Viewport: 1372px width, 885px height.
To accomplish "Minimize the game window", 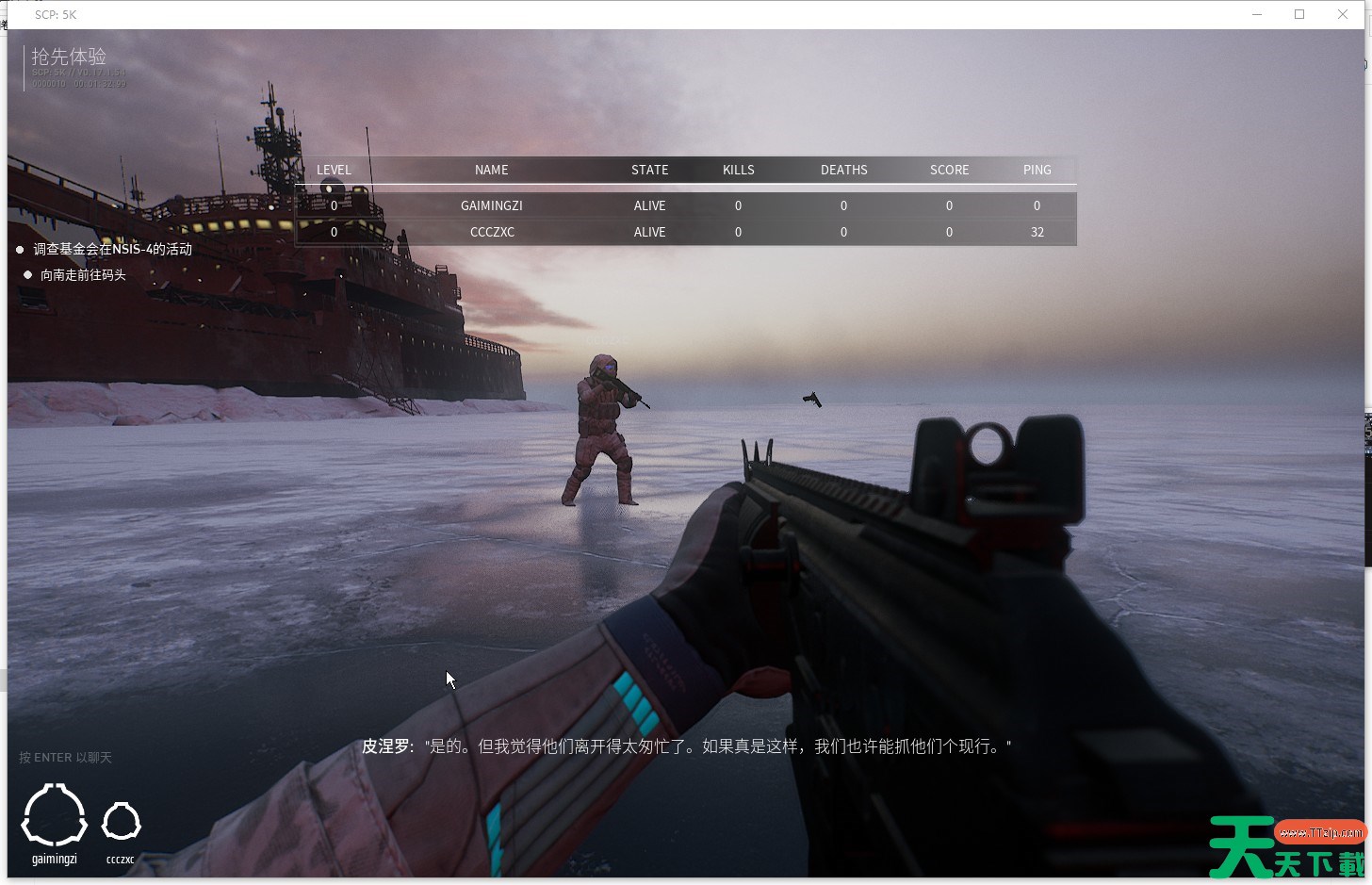I will 1257,14.
